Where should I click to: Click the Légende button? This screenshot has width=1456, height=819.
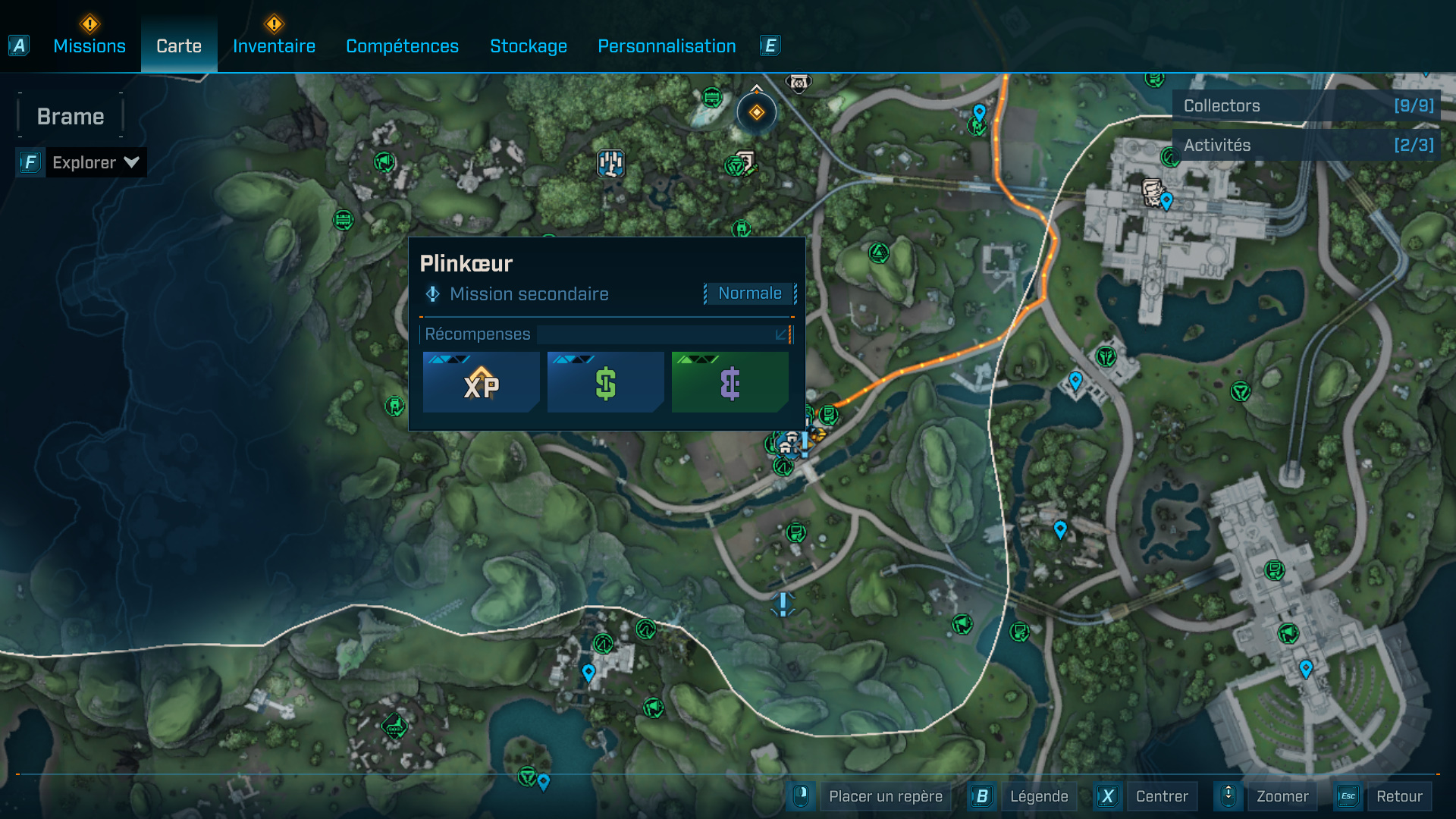tap(1038, 796)
